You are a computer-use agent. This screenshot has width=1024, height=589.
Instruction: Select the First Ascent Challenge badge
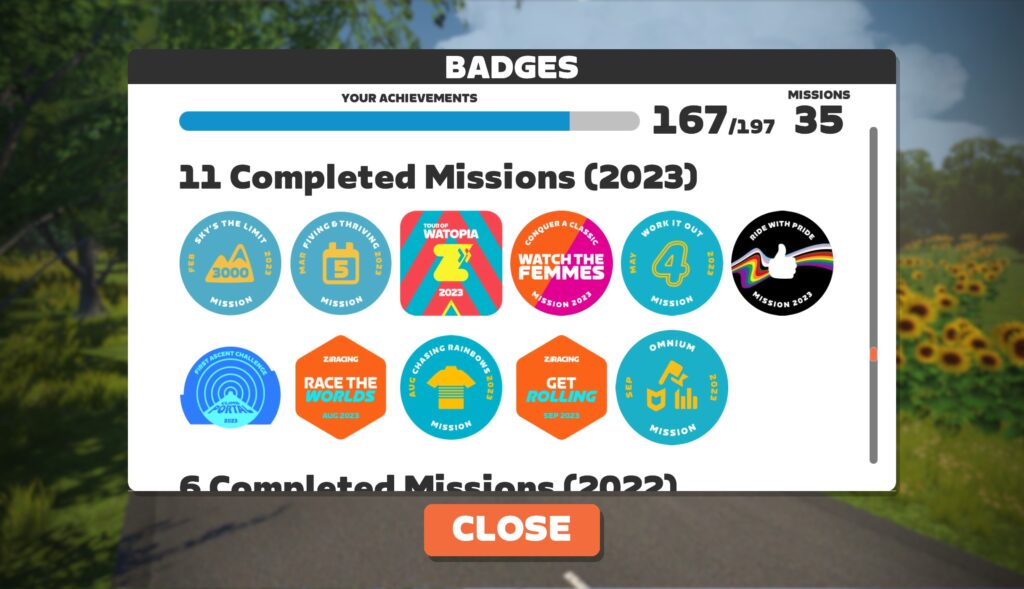pyautogui.click(x=231, y=387)
